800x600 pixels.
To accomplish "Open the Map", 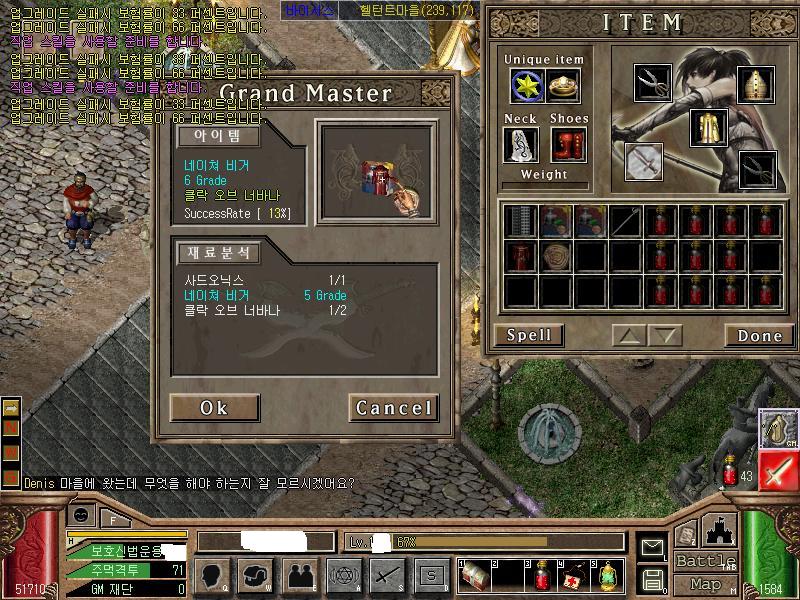I will point(705,584).
